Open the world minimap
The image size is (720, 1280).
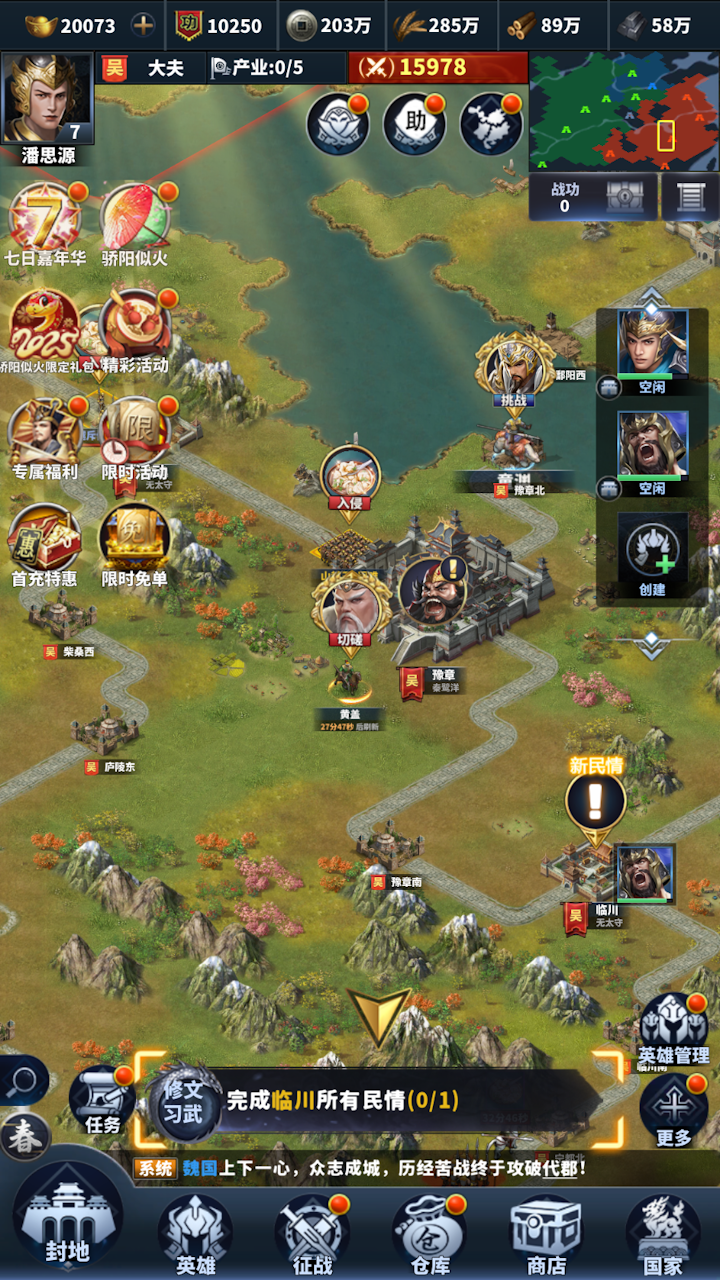(622, 113)
